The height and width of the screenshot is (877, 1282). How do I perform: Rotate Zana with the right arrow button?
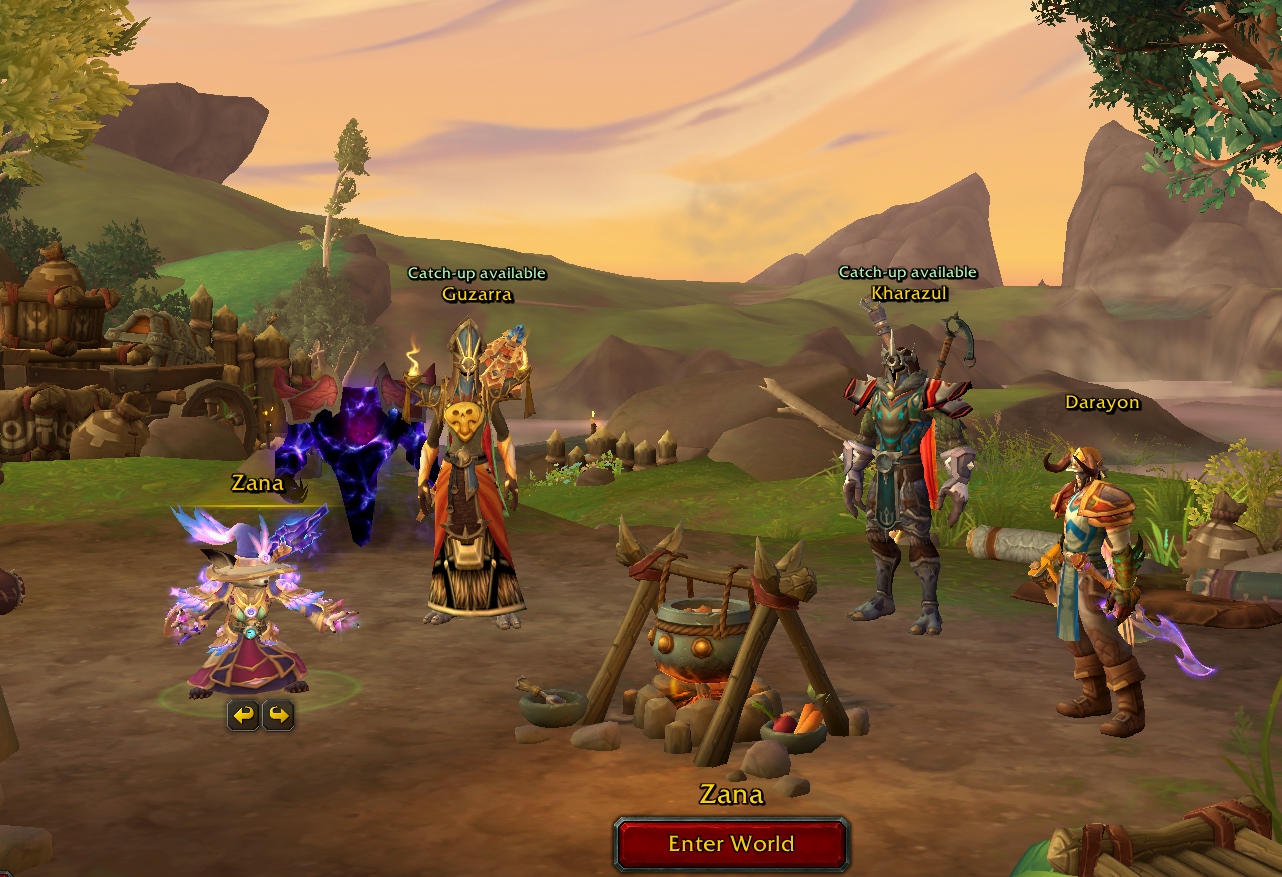(x=278, y=715)
